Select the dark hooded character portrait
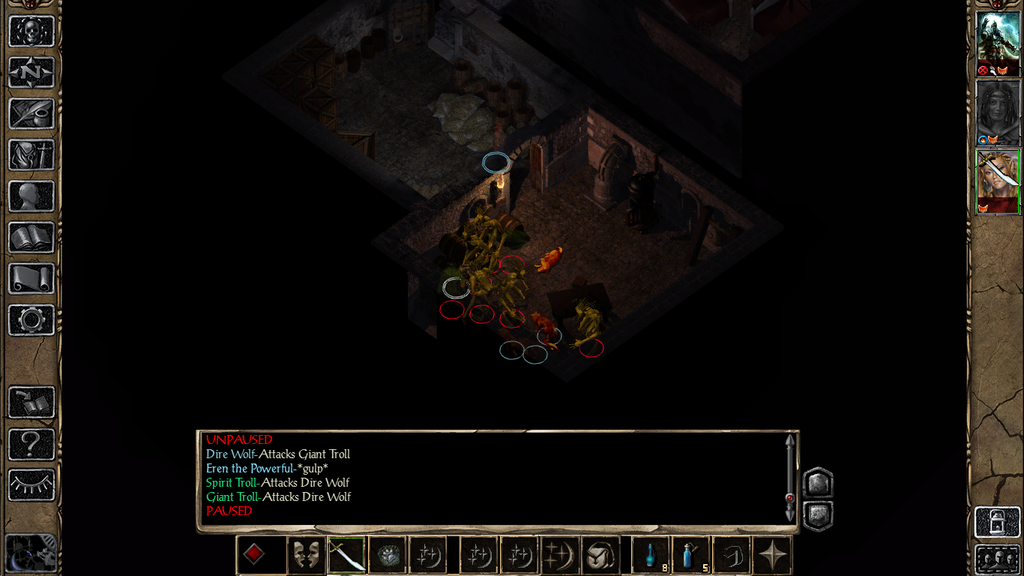 (997, 106)
